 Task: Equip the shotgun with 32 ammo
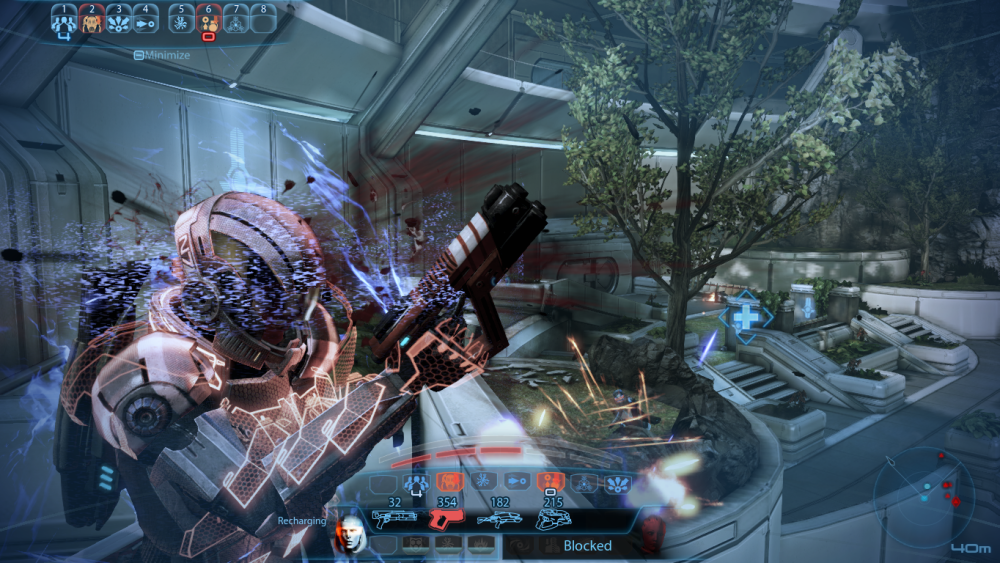pyautogui.click(x=394, y=519)
